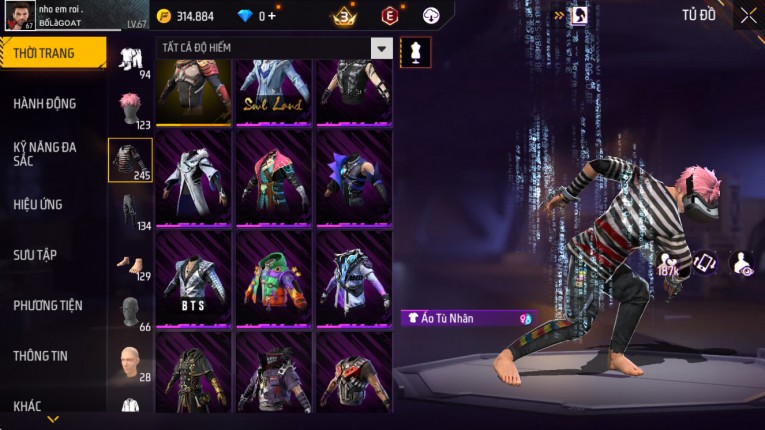Add diamonds with the plus button
The image size is (765, 430).
click(271, 16)
